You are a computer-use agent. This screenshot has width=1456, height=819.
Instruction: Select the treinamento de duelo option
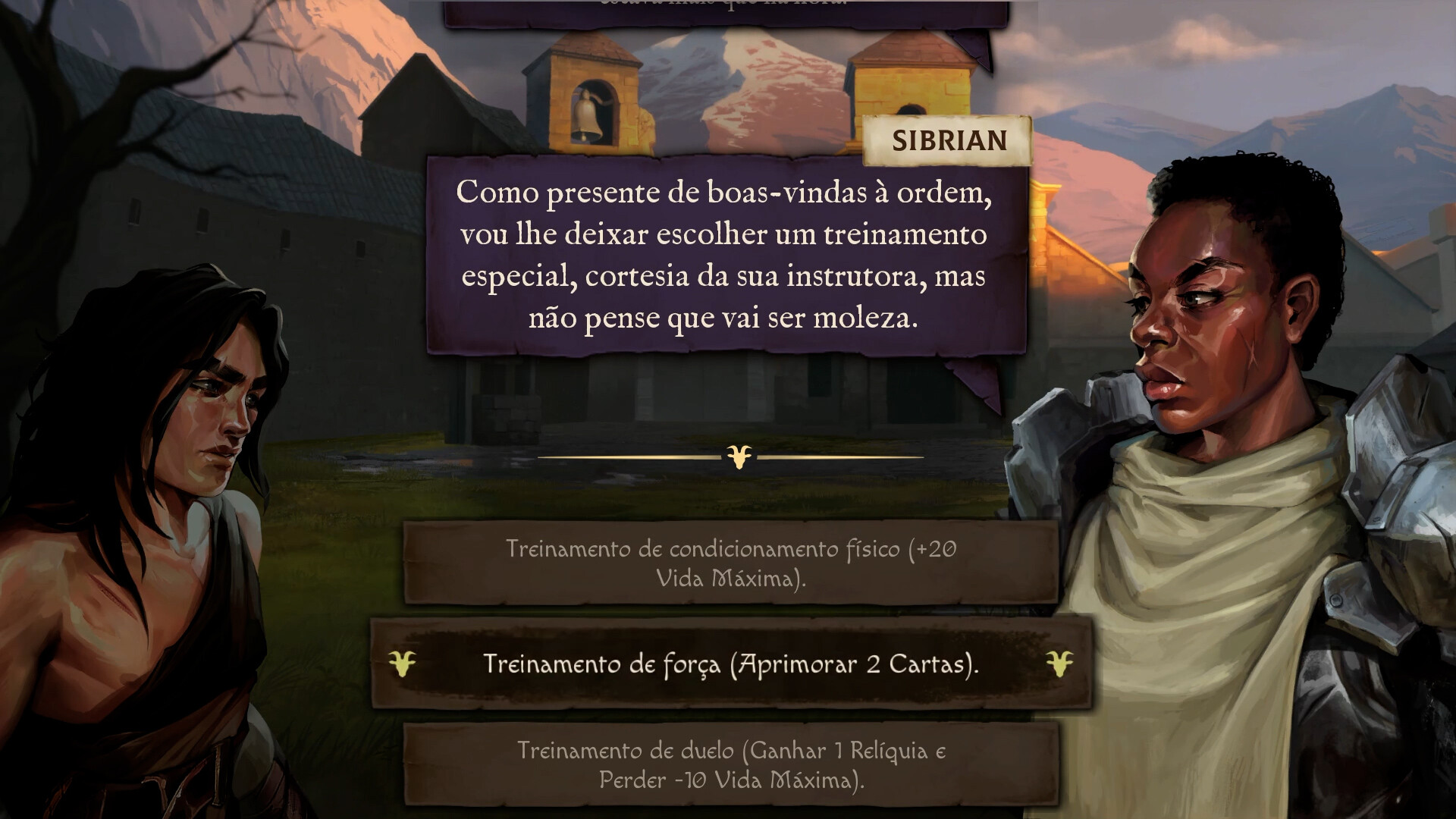[728, 766]
